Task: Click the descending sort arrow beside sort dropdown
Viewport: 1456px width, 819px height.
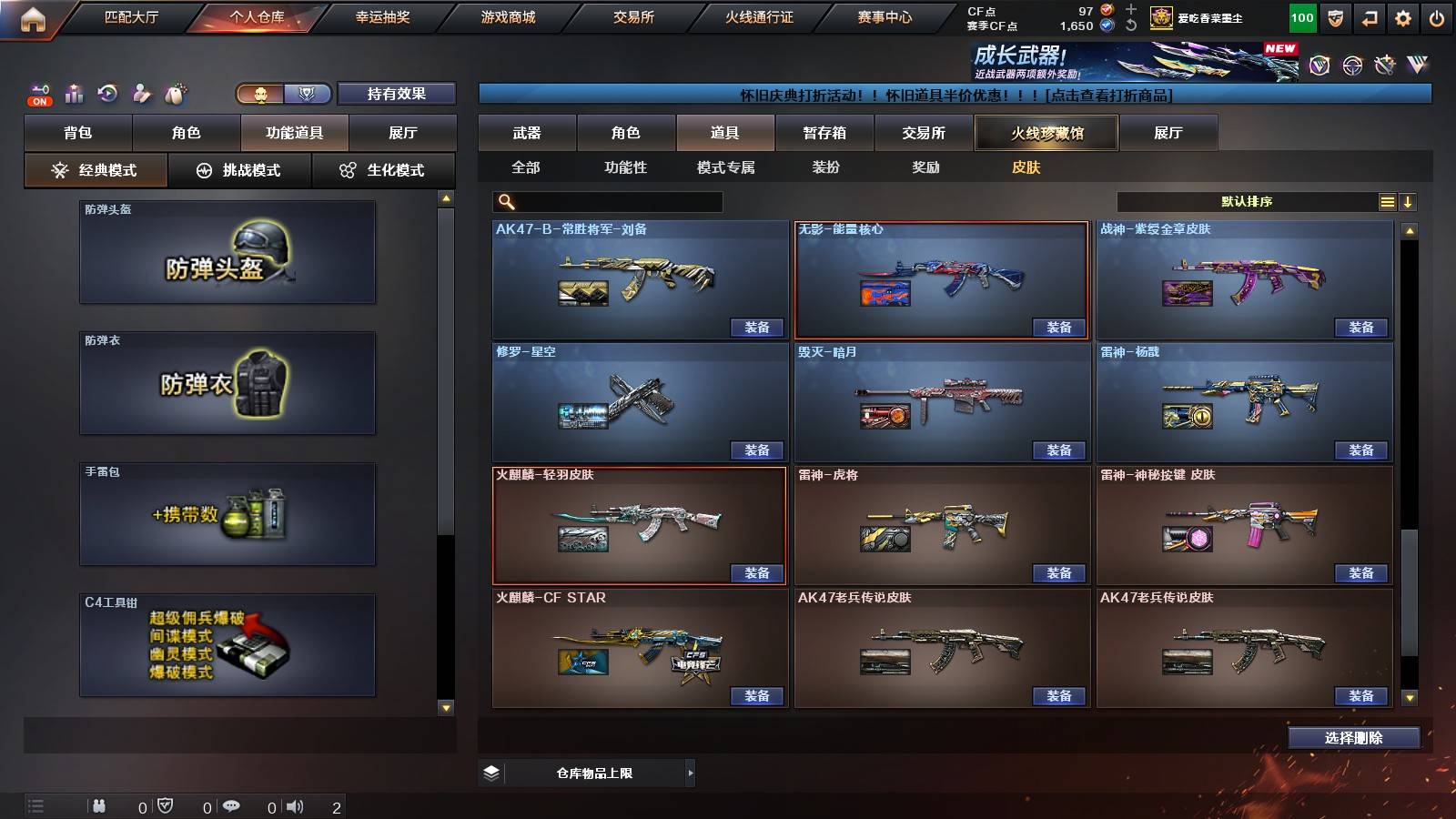Action: 1409,201
